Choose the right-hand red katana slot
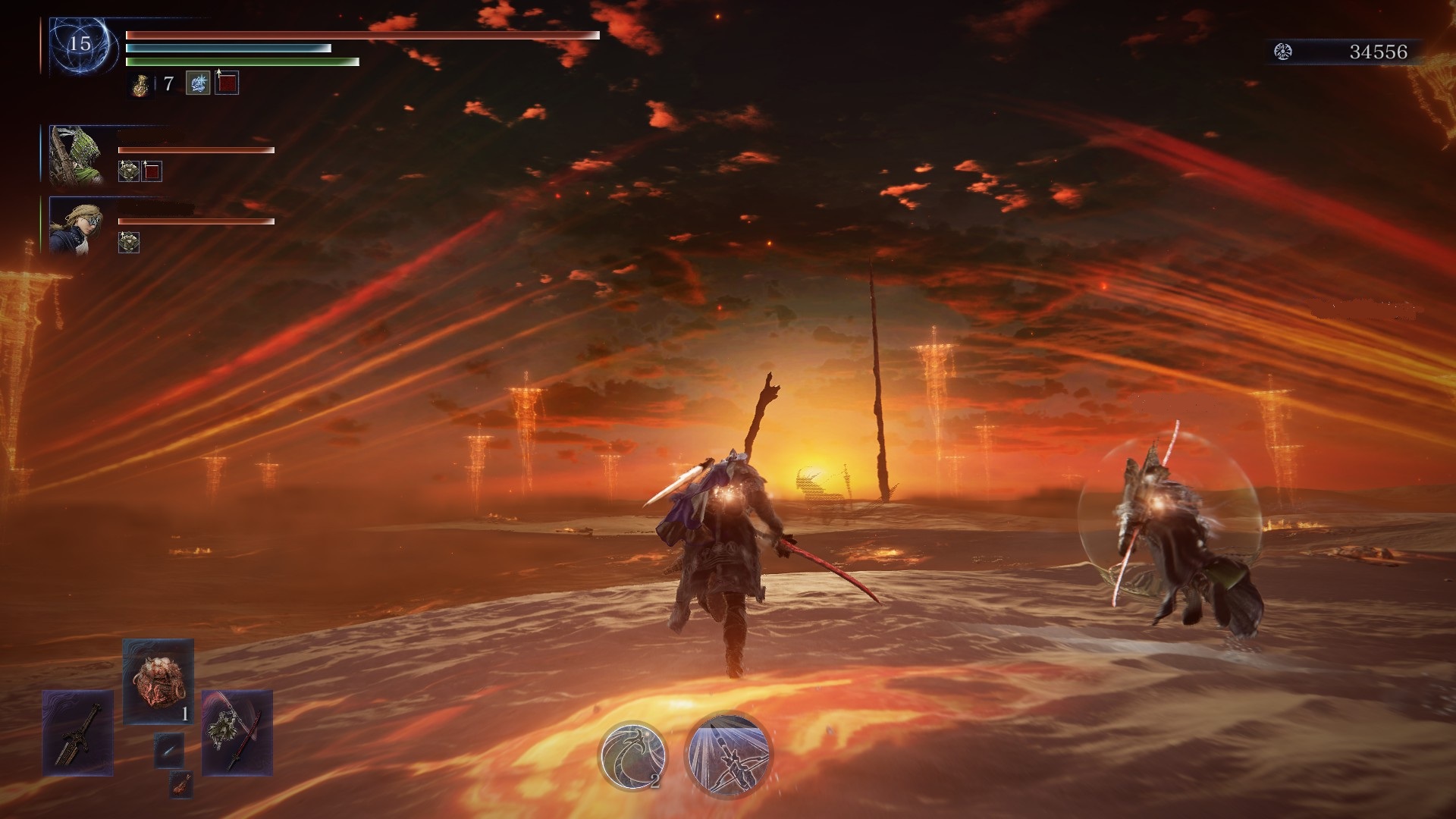Image resolution: width=1456 pixels, height=819 pixels. click(x=237, y=733)
